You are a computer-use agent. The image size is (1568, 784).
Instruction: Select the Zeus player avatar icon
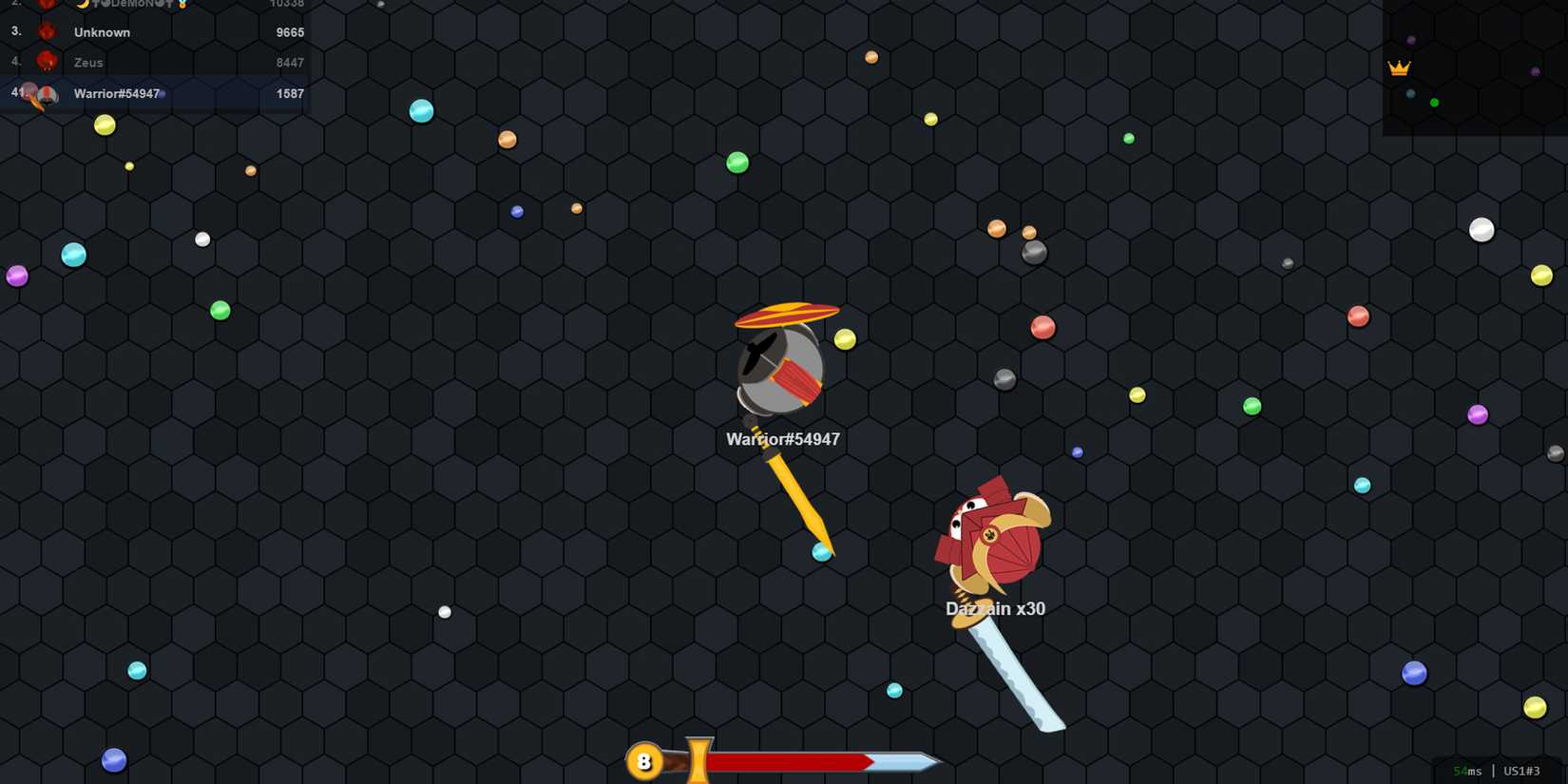(x=47, y=62)
